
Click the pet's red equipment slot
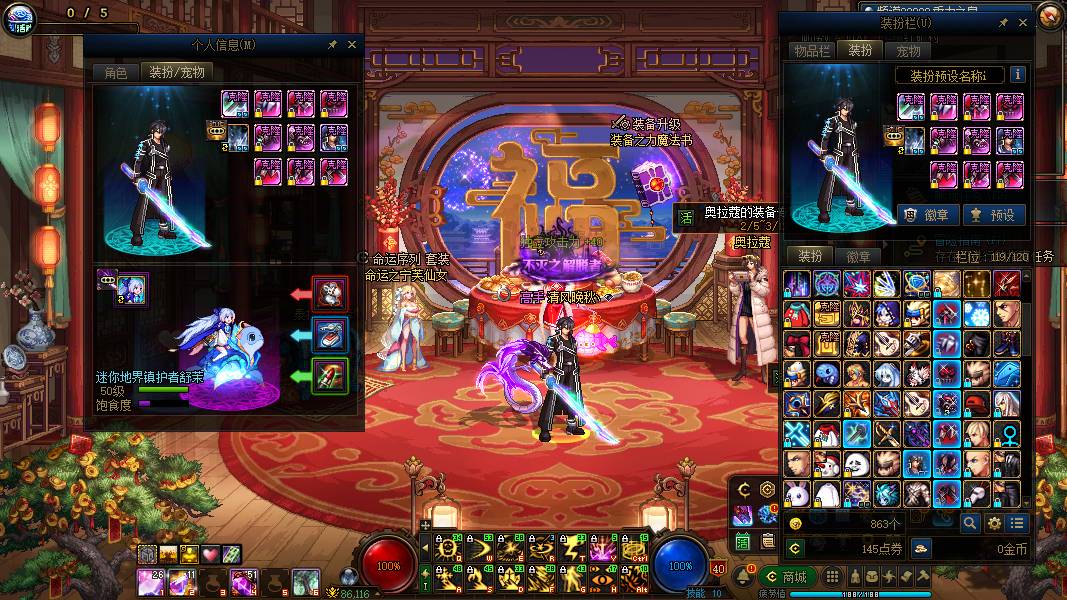pos(330,293)
